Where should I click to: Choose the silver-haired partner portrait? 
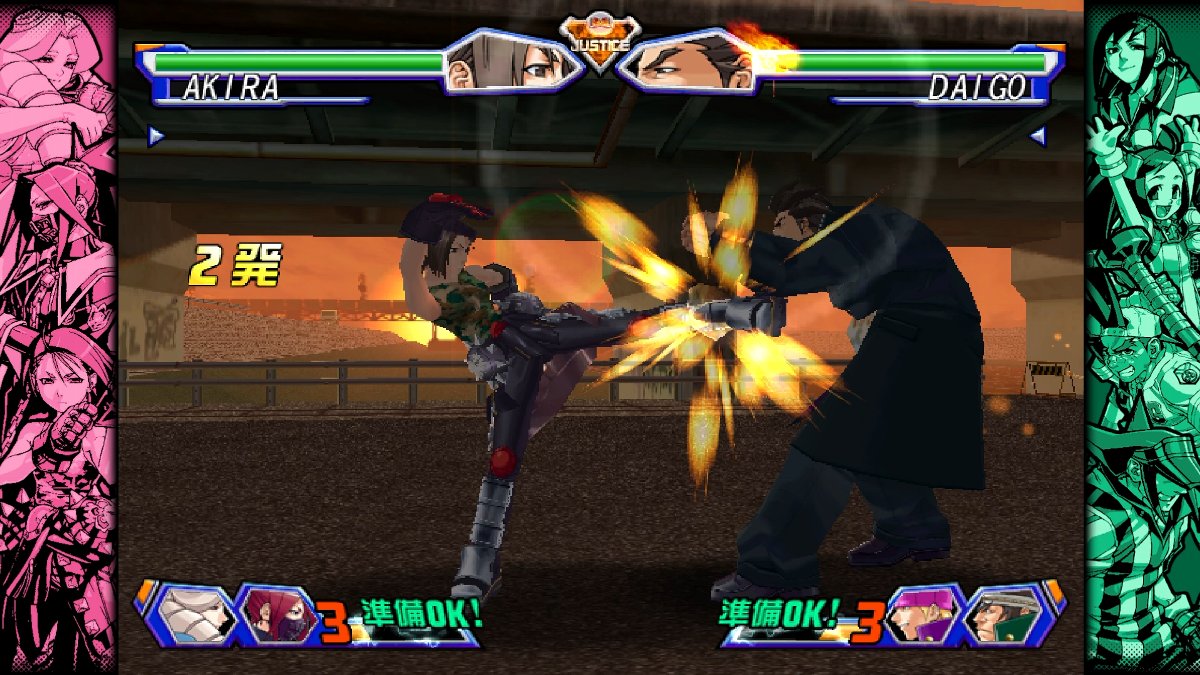tap(194, 613)
